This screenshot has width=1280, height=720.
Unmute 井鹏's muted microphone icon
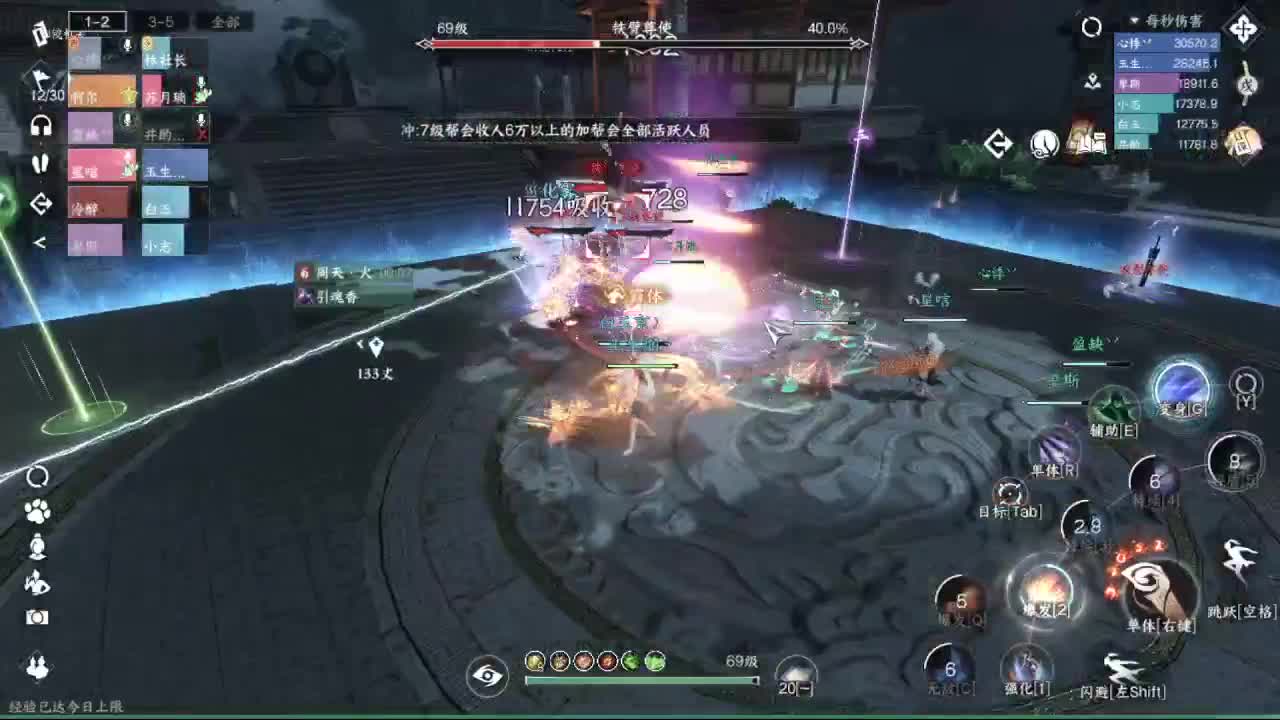point(200,119)
